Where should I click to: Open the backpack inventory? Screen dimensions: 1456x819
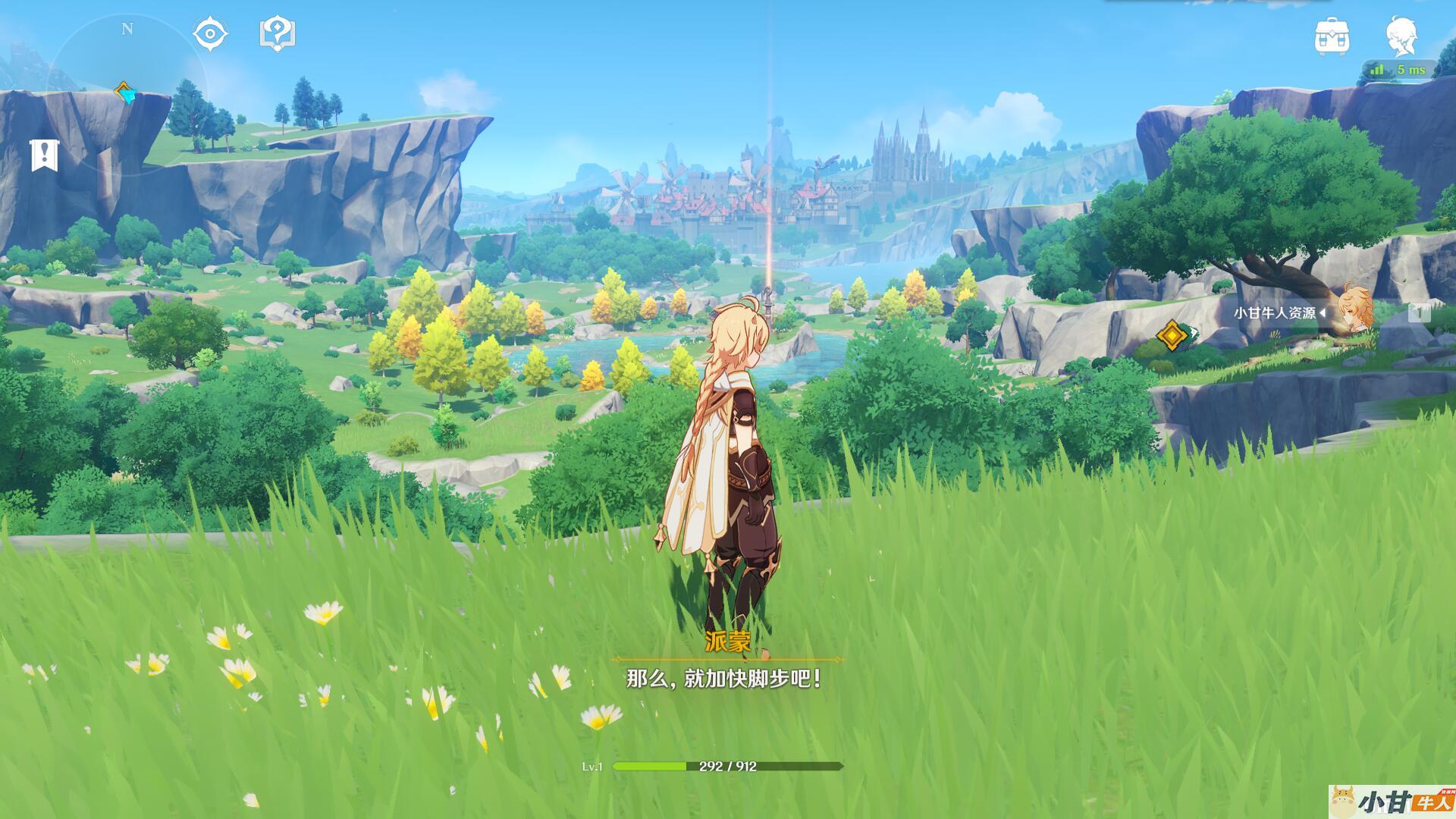[x=1332, y=36]
